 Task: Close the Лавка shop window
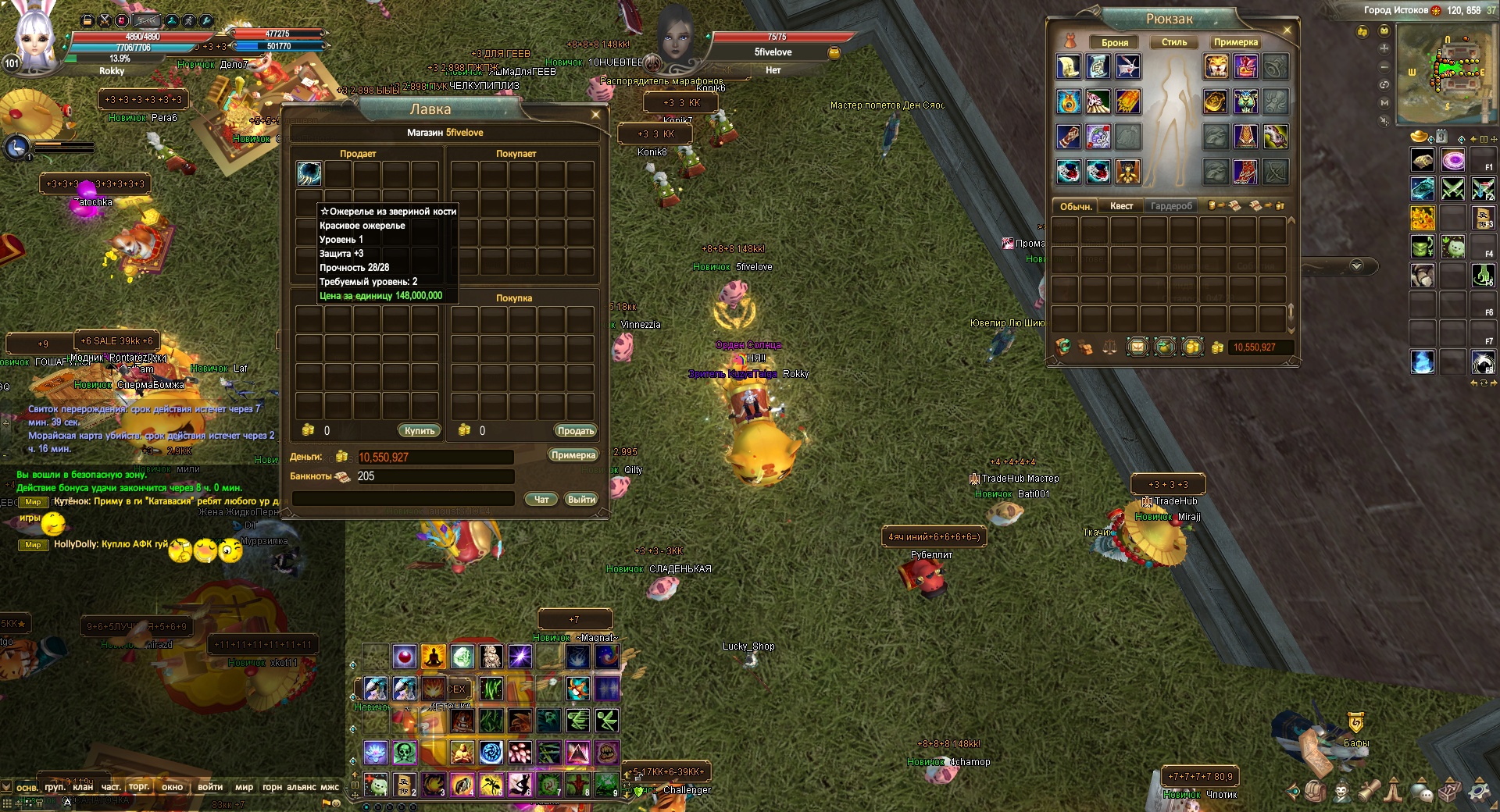[596, 115]
